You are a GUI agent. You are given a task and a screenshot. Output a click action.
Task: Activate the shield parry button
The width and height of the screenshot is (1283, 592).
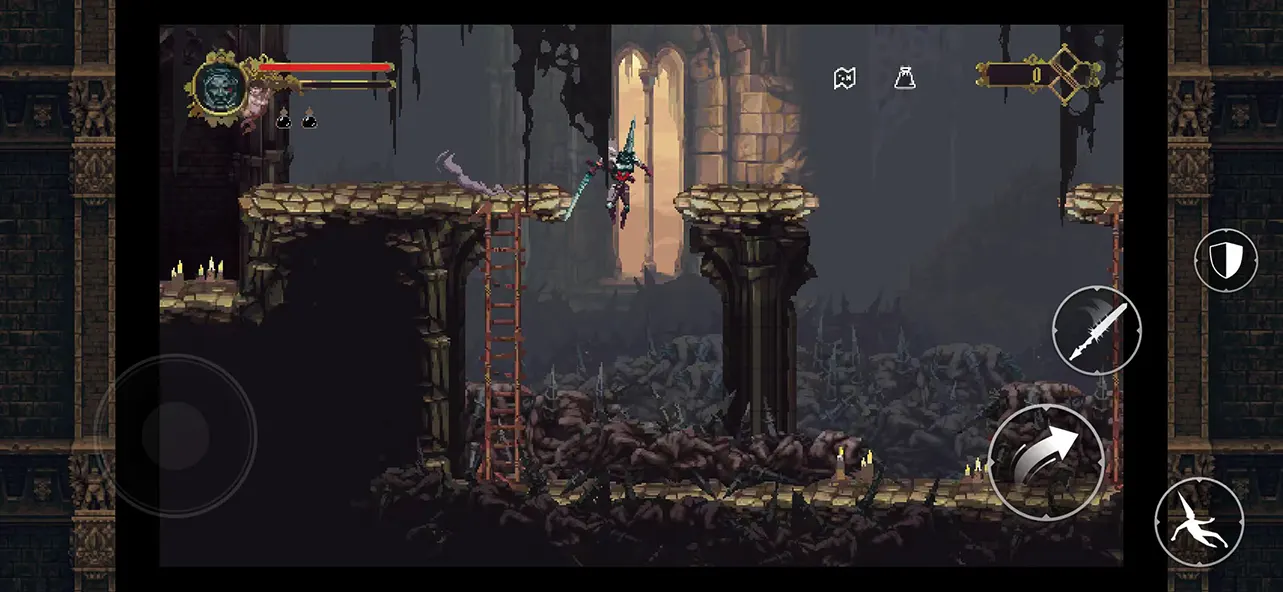(x=1226, y=261)
